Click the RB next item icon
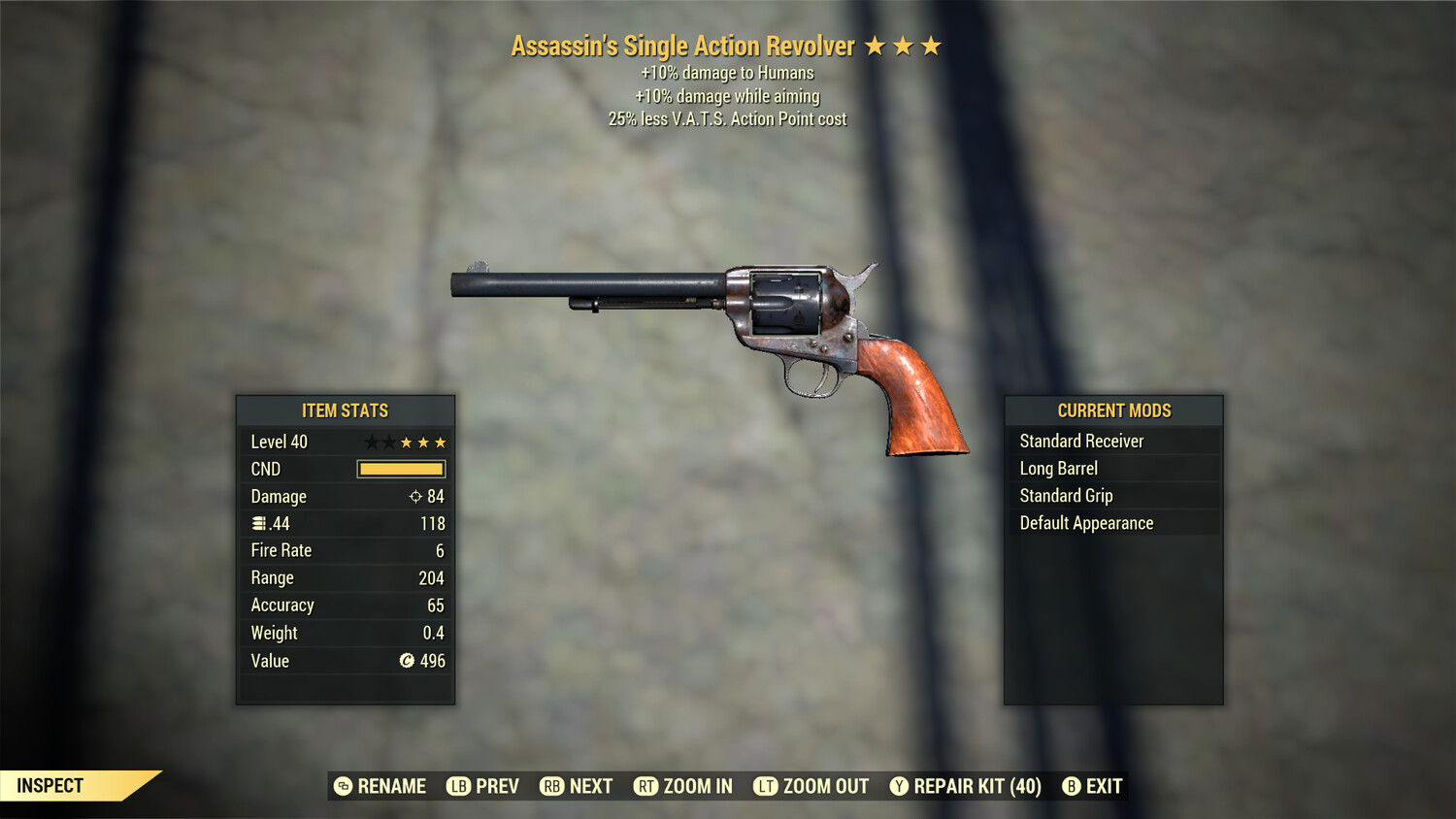Image resolution: width=1456 pixels, height=819 pixels. tap(549, 786)
